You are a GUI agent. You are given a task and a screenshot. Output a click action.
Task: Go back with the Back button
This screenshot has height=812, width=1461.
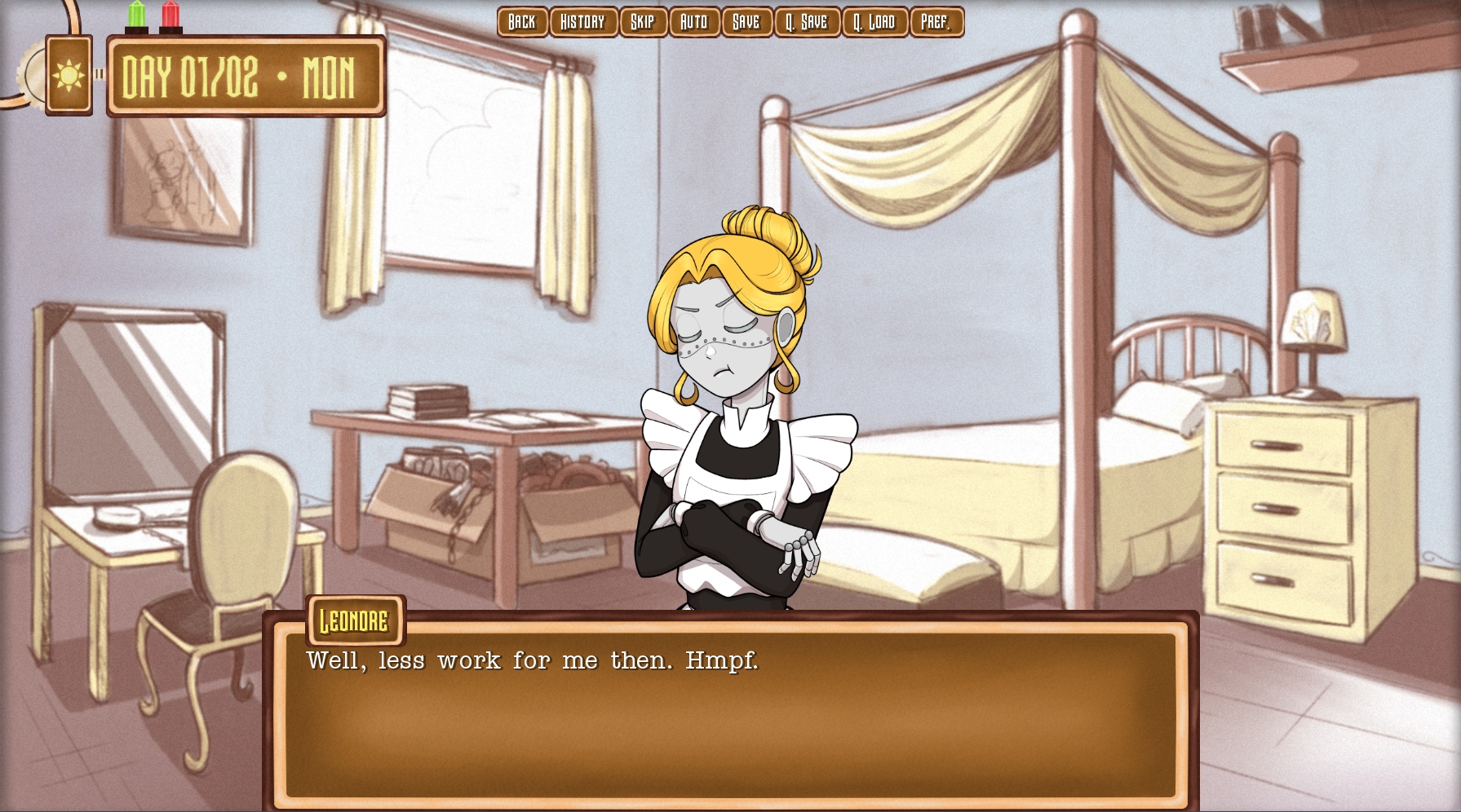tap(522, 22)
